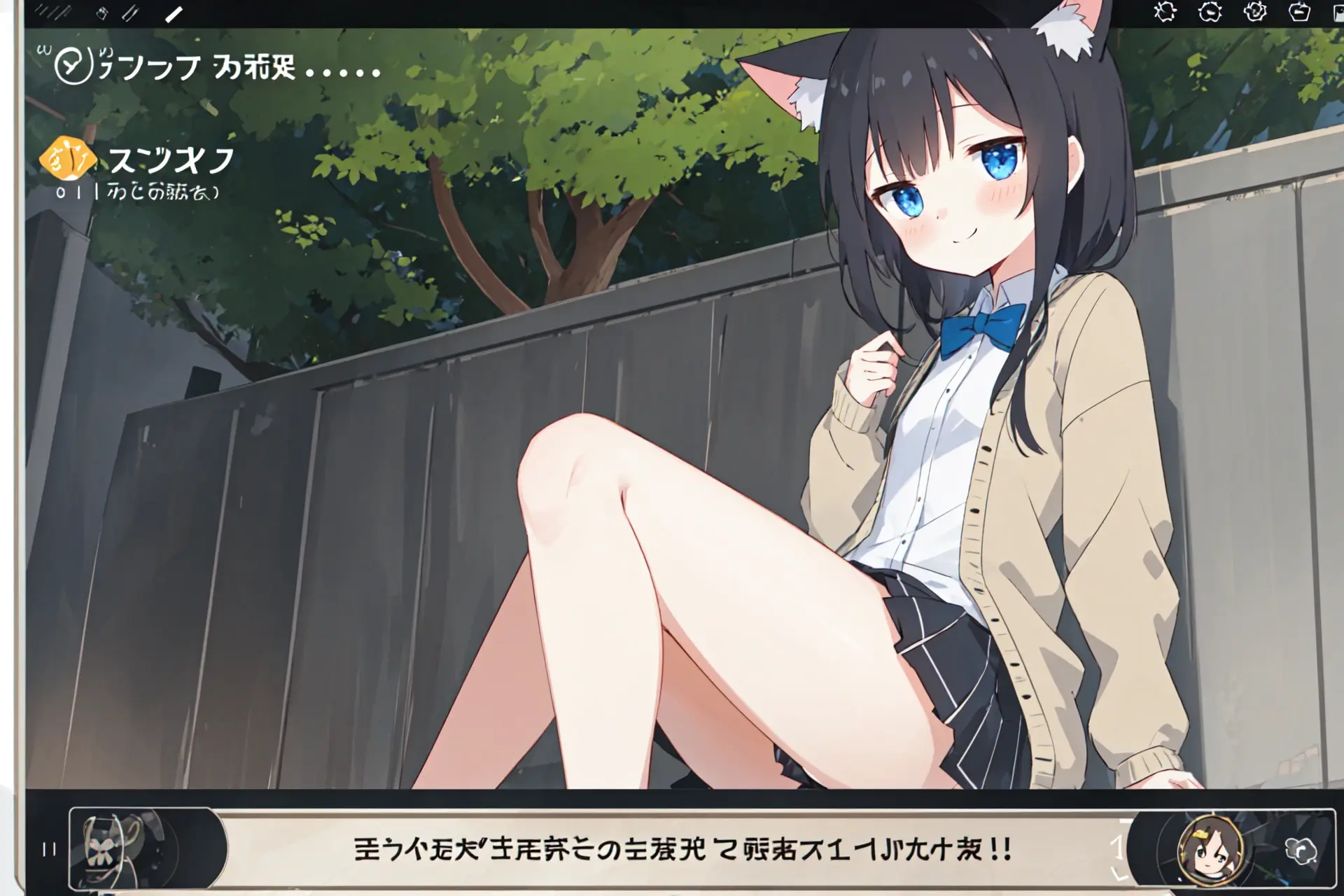1344x896 pixels.
Task: Click the double-slash brush icon in the toolbar
Action: tap(129, 14)
